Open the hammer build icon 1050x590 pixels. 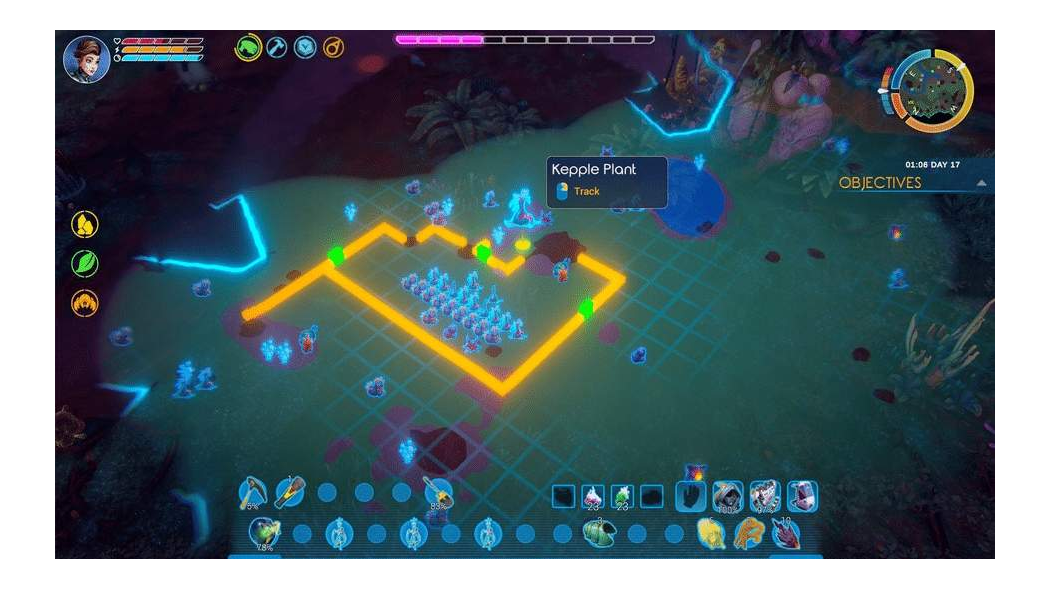[276, 47]
